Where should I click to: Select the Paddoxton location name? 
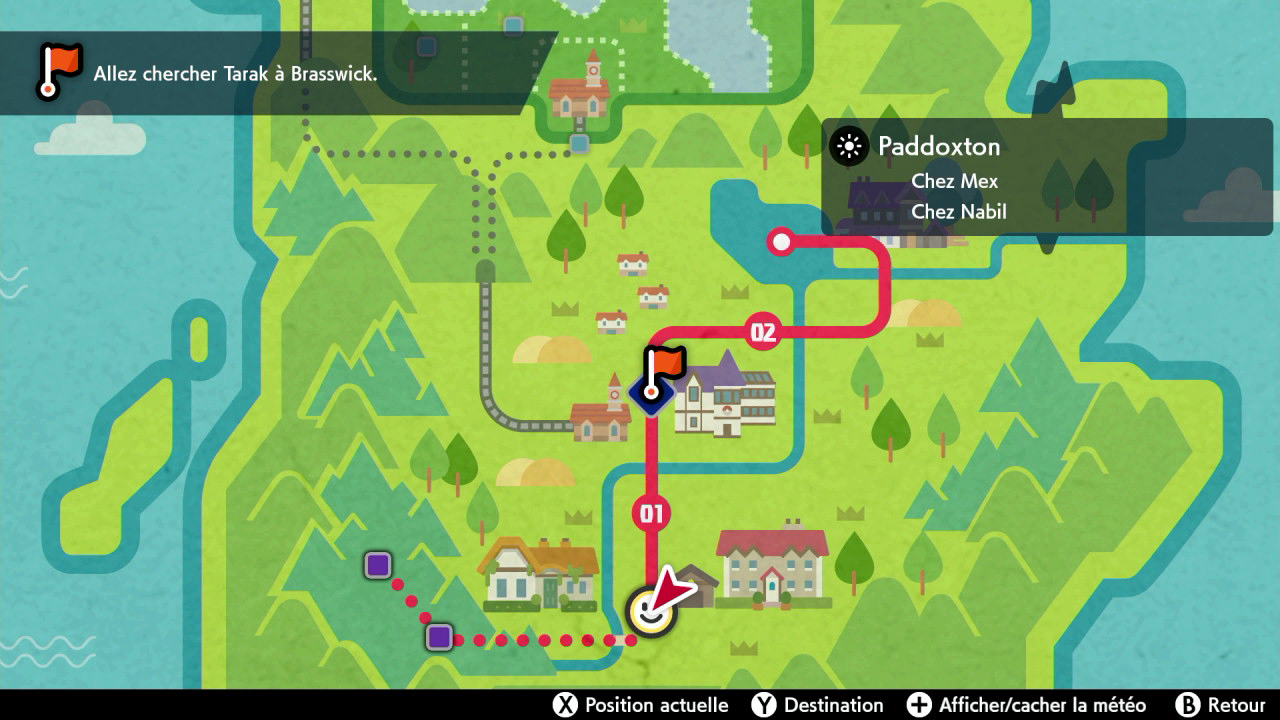(x=938, y=146)
